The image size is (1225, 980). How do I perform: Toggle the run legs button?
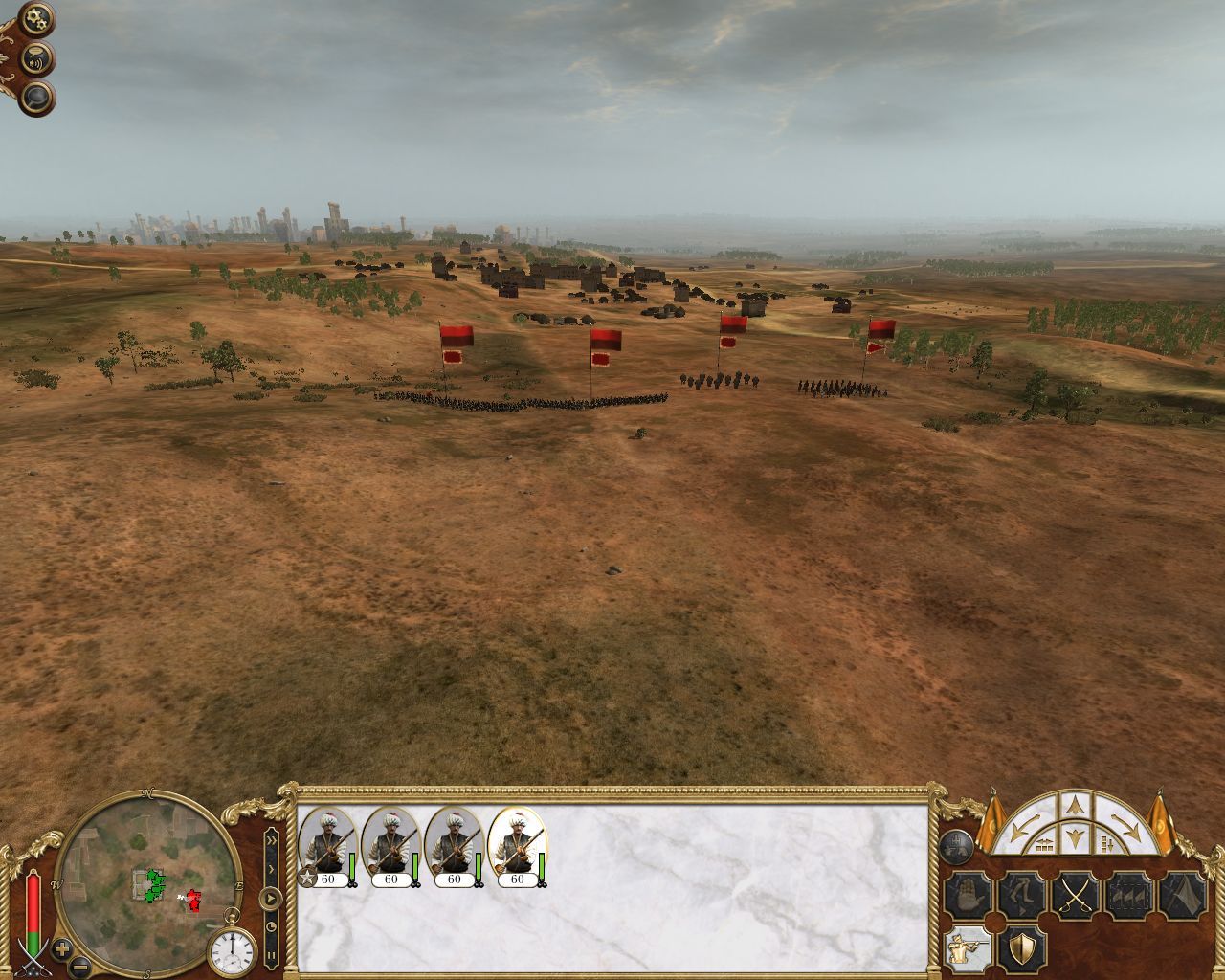(x=1020, y=896)
